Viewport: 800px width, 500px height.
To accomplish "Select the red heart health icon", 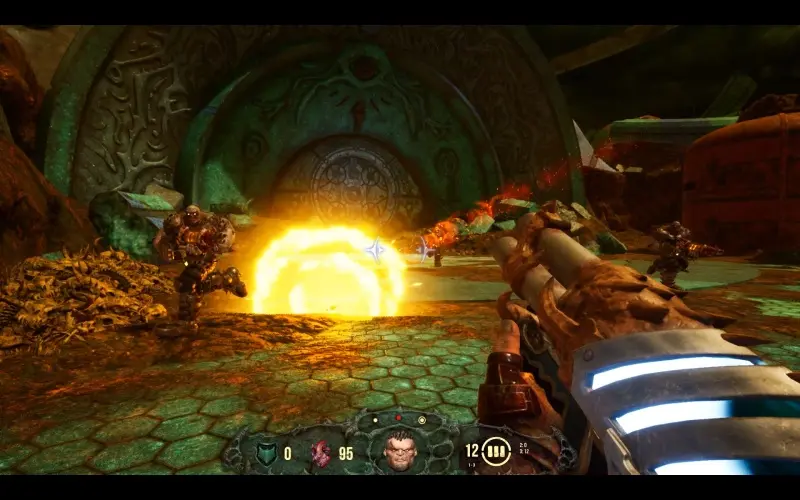I will 320,453.
